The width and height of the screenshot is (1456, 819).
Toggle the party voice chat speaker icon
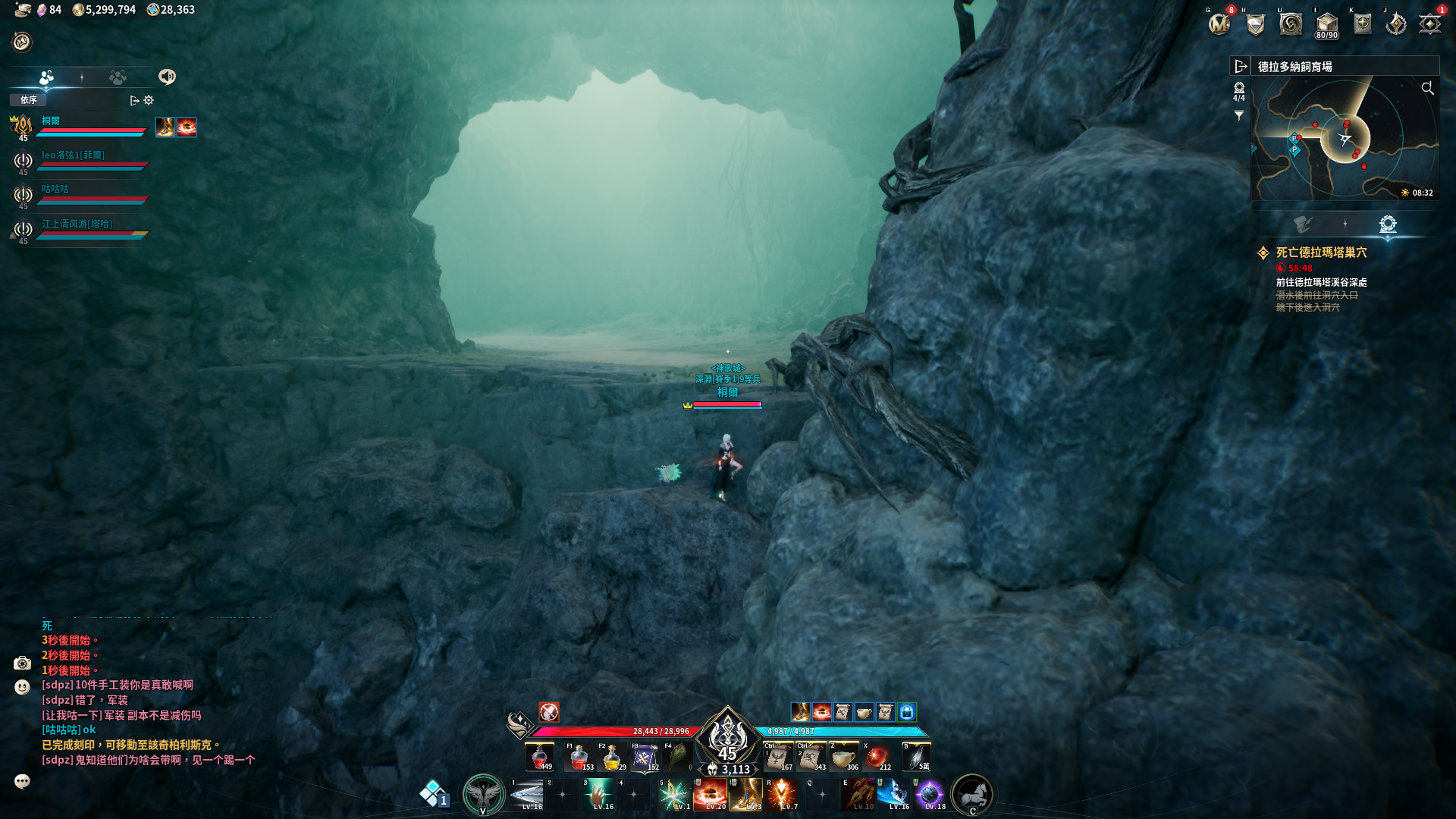tap(167, 77)
